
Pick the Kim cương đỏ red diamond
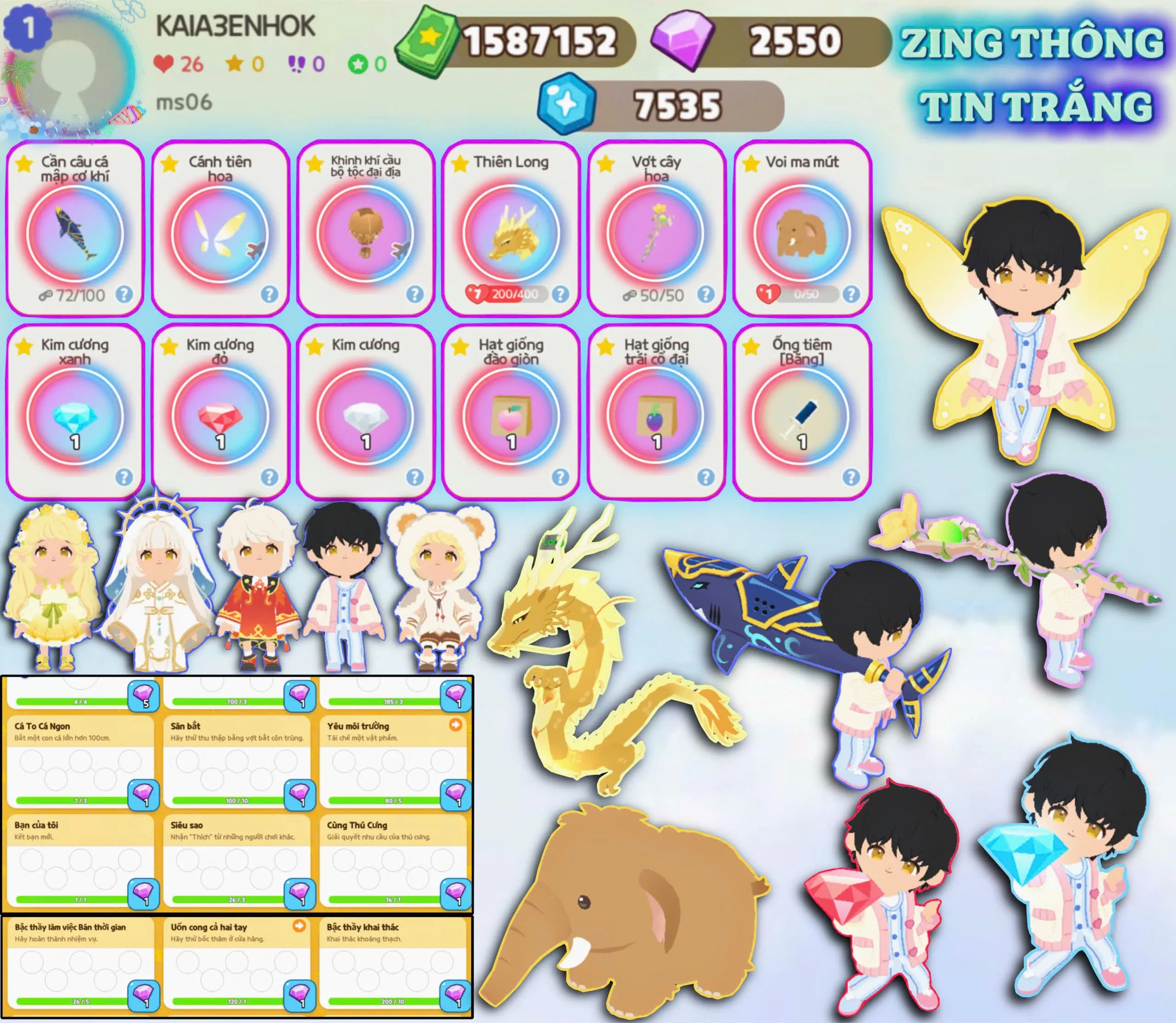[x=220, y=414]
